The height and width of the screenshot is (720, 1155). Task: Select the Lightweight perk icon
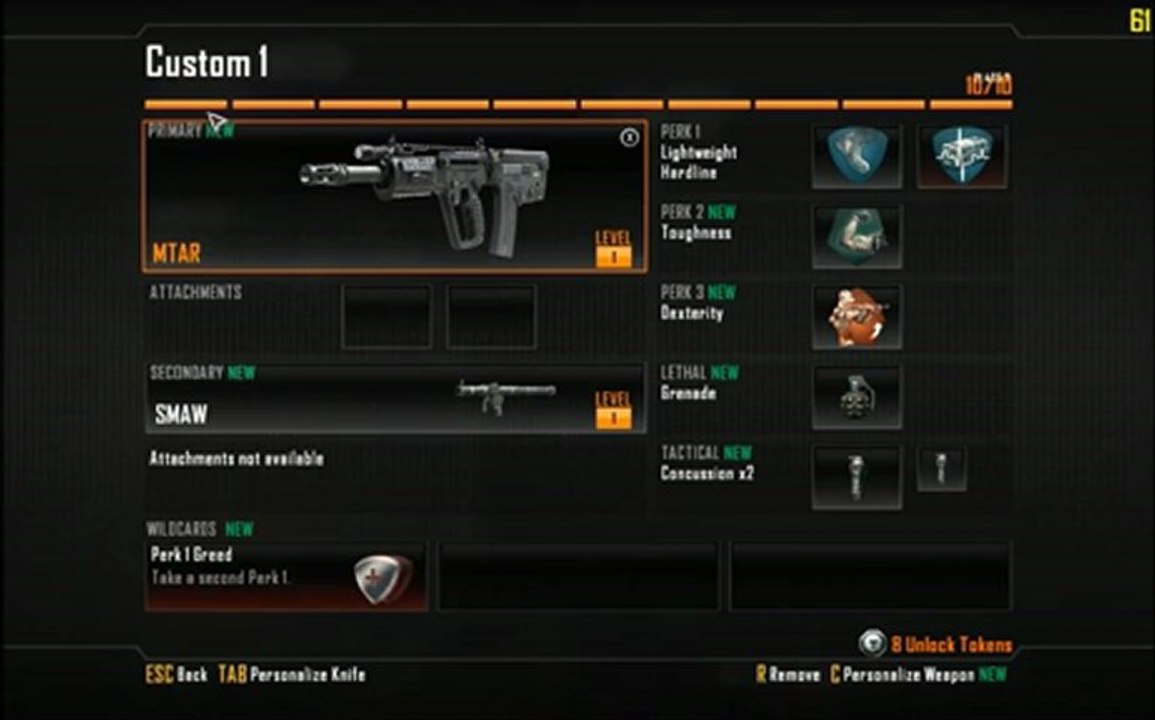[856, 156]
